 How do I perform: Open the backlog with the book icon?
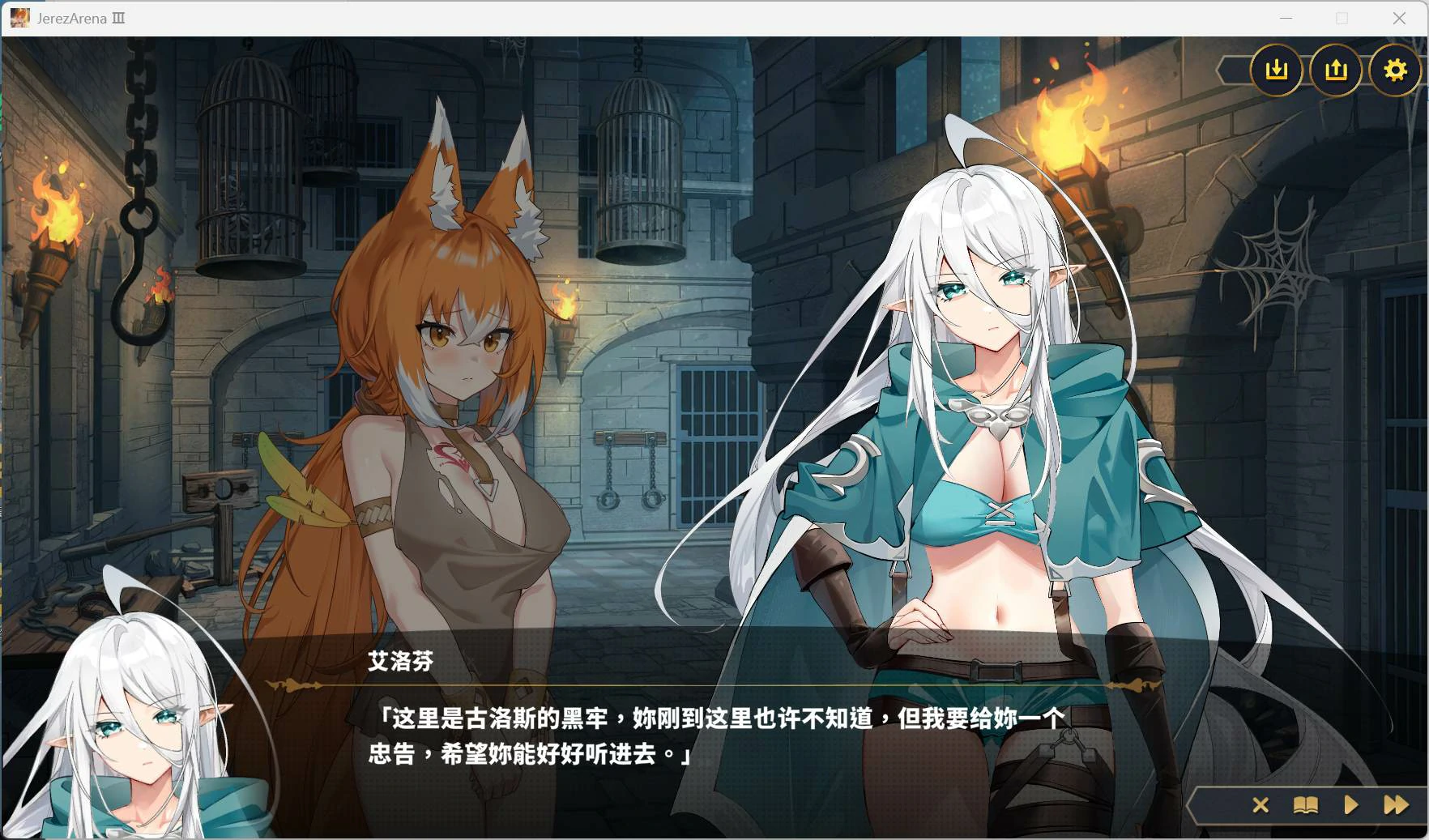tap(1307, 806)
